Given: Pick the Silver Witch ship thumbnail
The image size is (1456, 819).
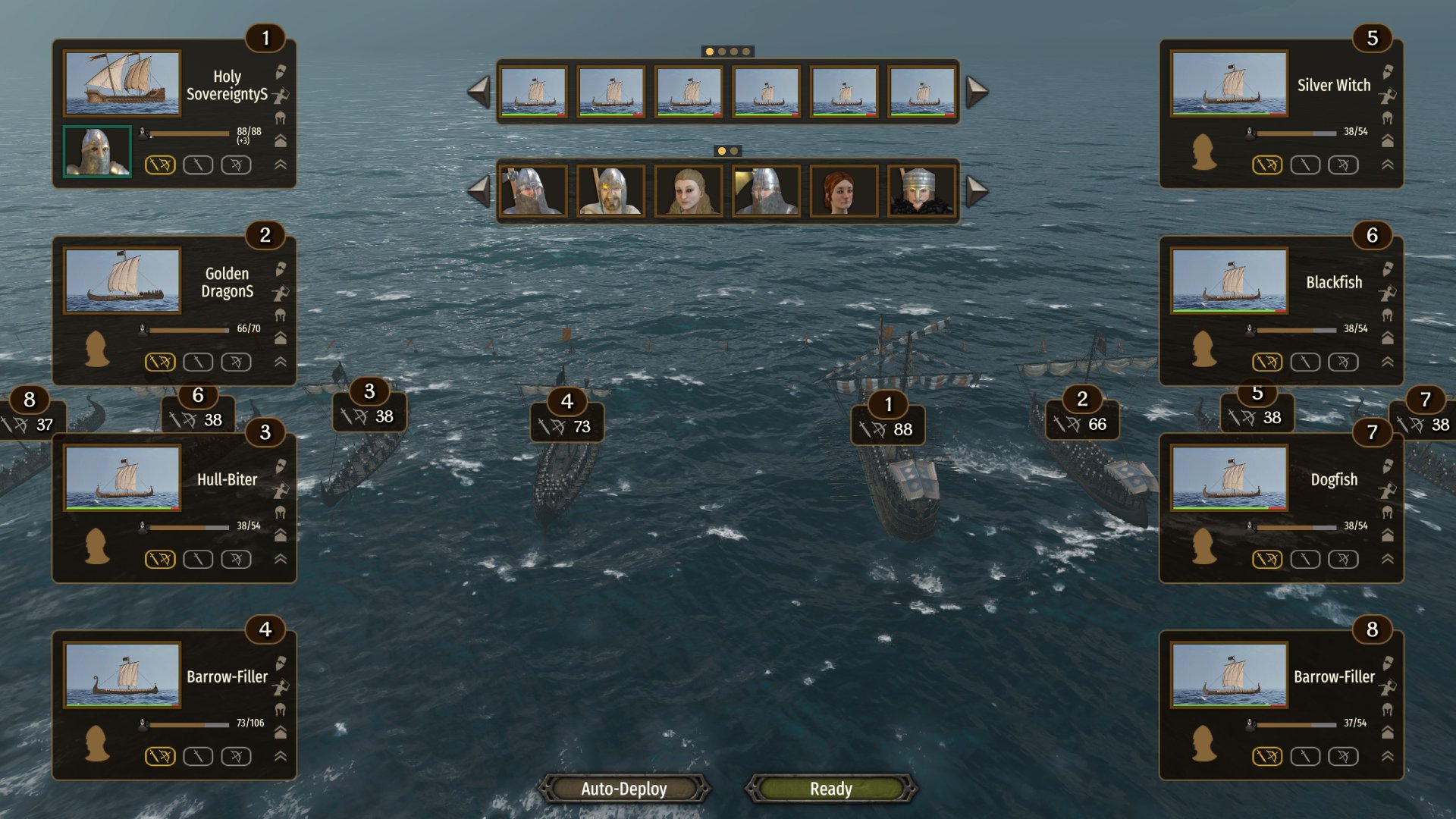Looking at the screenshot, I should tap(1229, 83).
